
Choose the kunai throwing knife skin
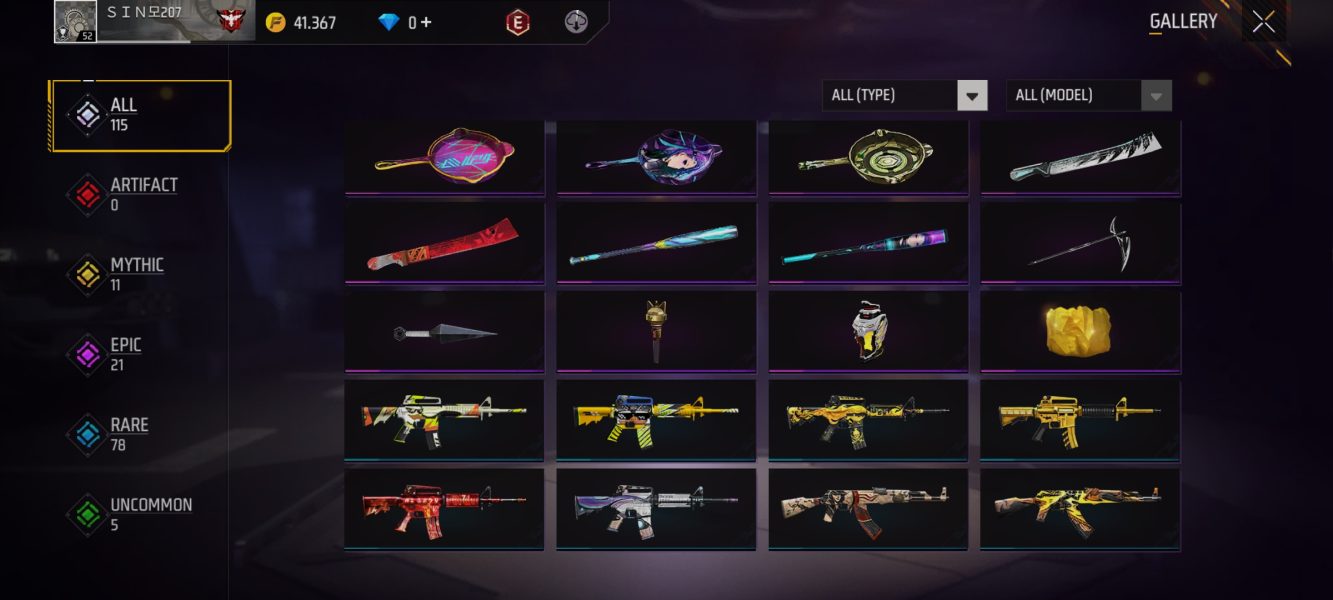[445, 333]
